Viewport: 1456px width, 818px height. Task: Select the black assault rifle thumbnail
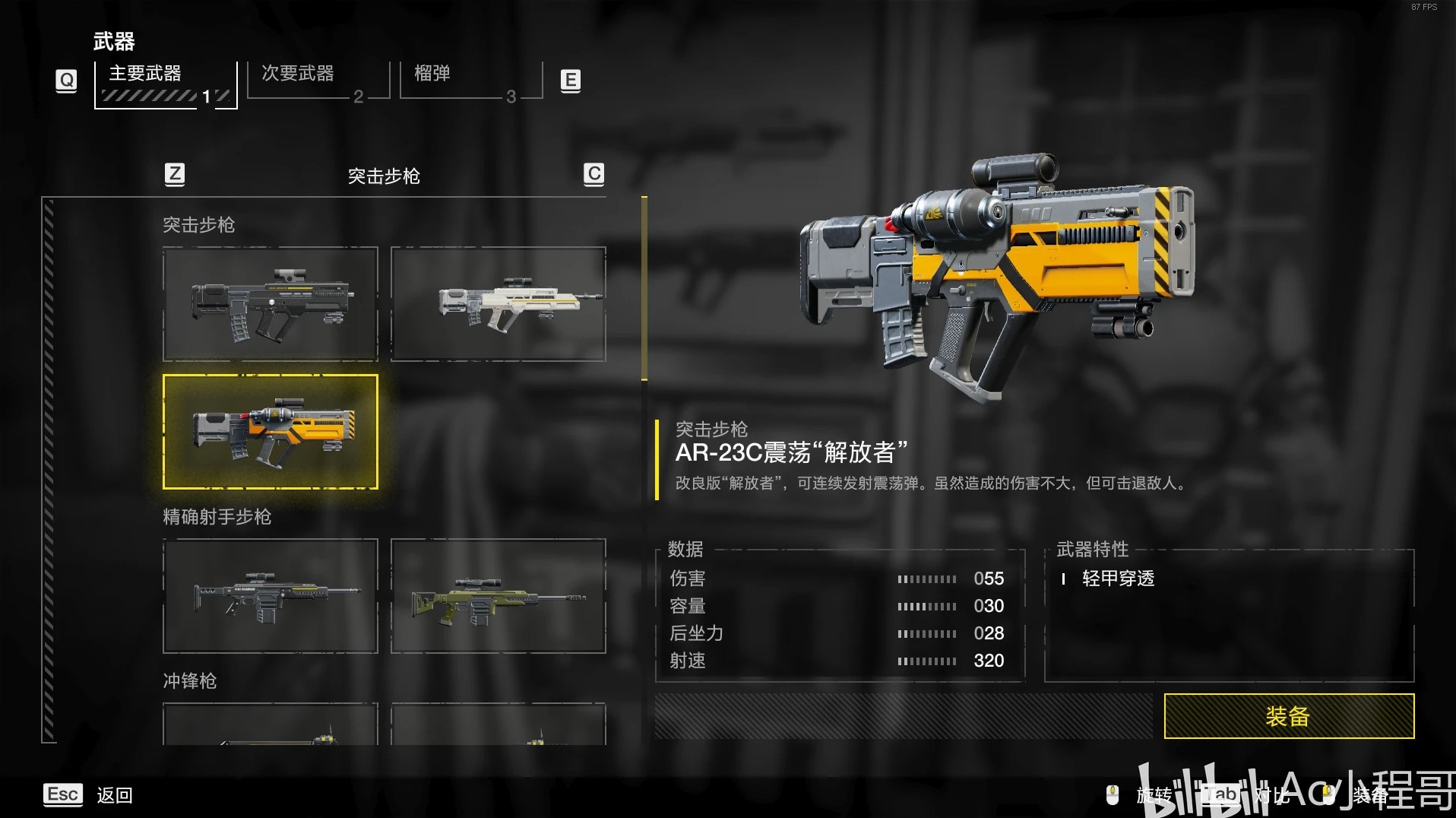pos(270,303)
